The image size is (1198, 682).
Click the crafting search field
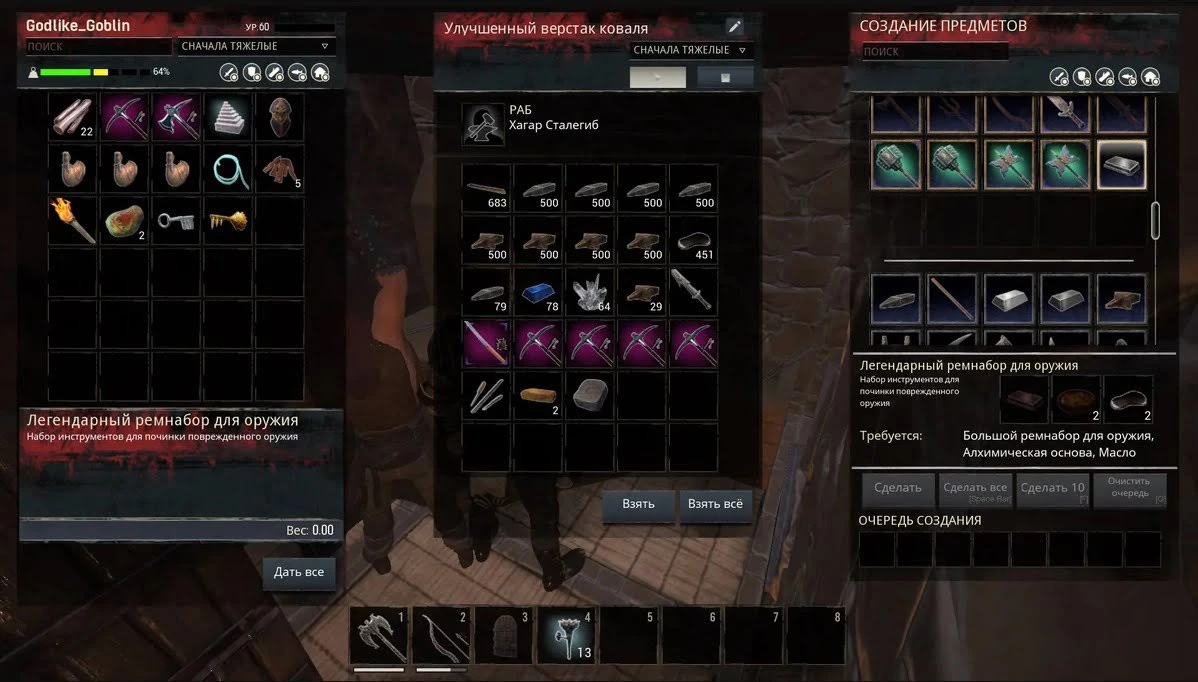(x=935, y=51)
